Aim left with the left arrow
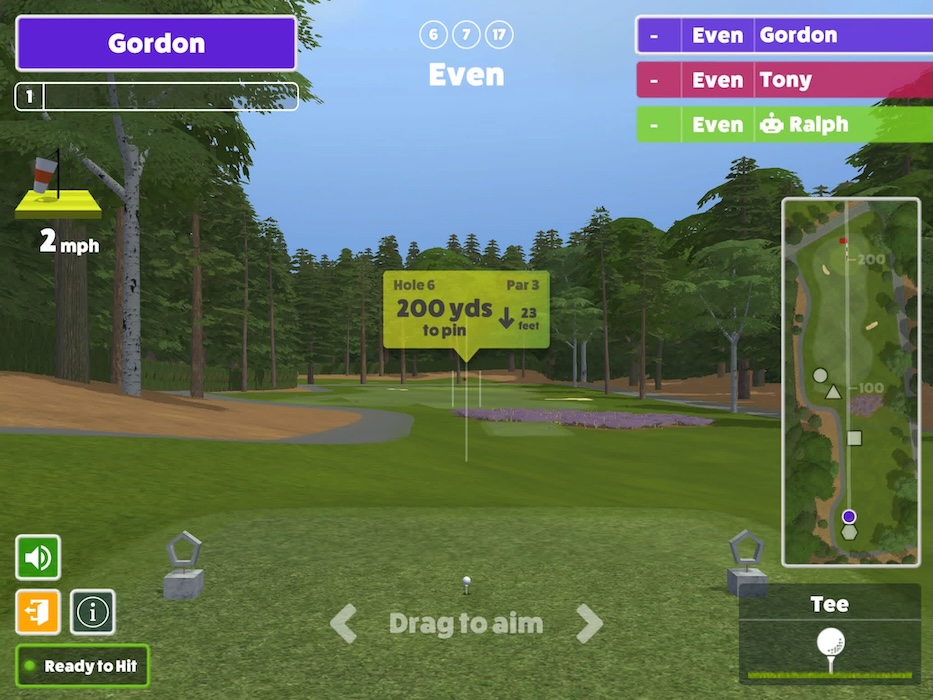The height and width of the screenshot is (700, 933). 344,624
